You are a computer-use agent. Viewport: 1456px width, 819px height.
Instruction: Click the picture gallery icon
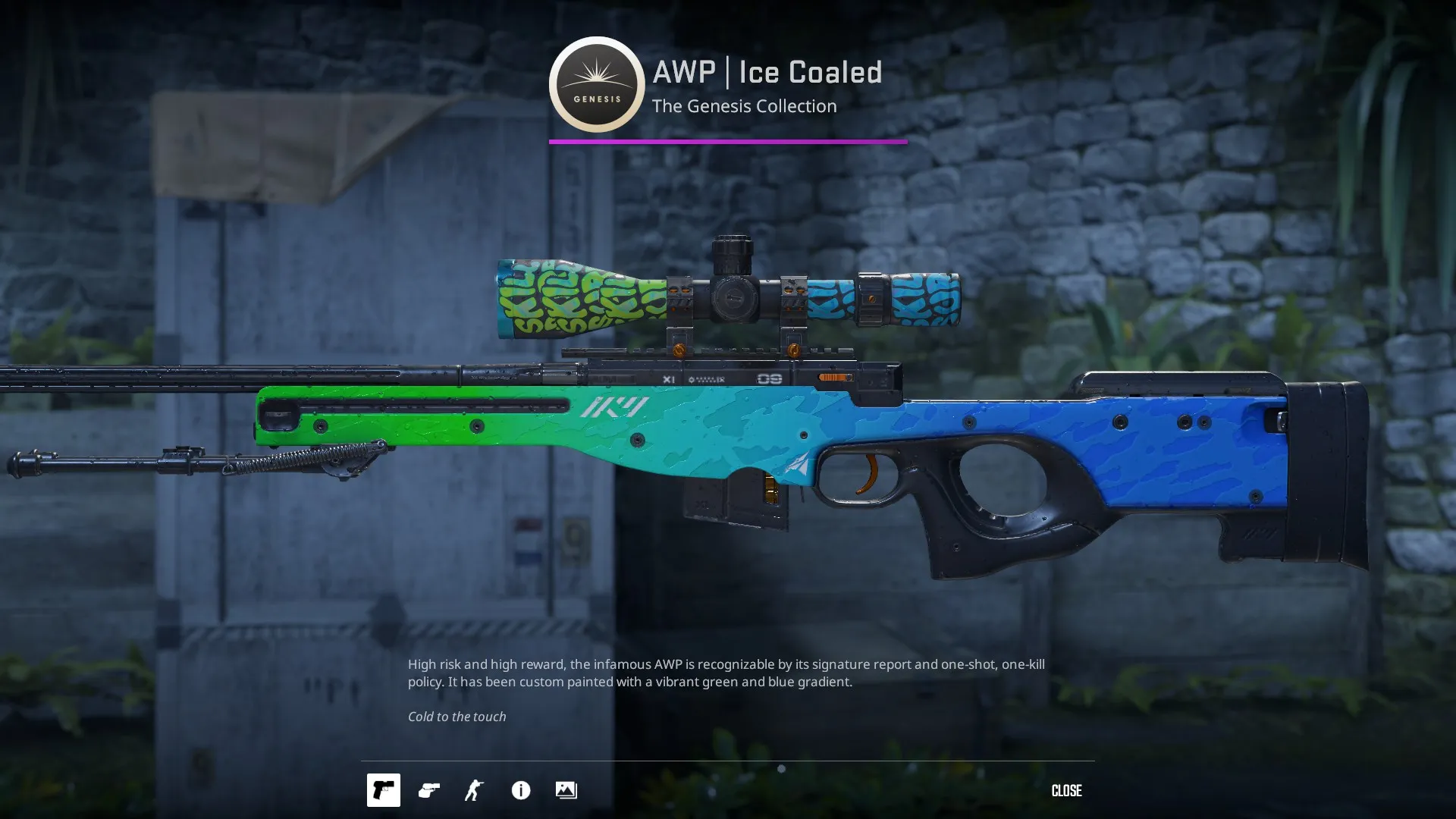(566, 790)
